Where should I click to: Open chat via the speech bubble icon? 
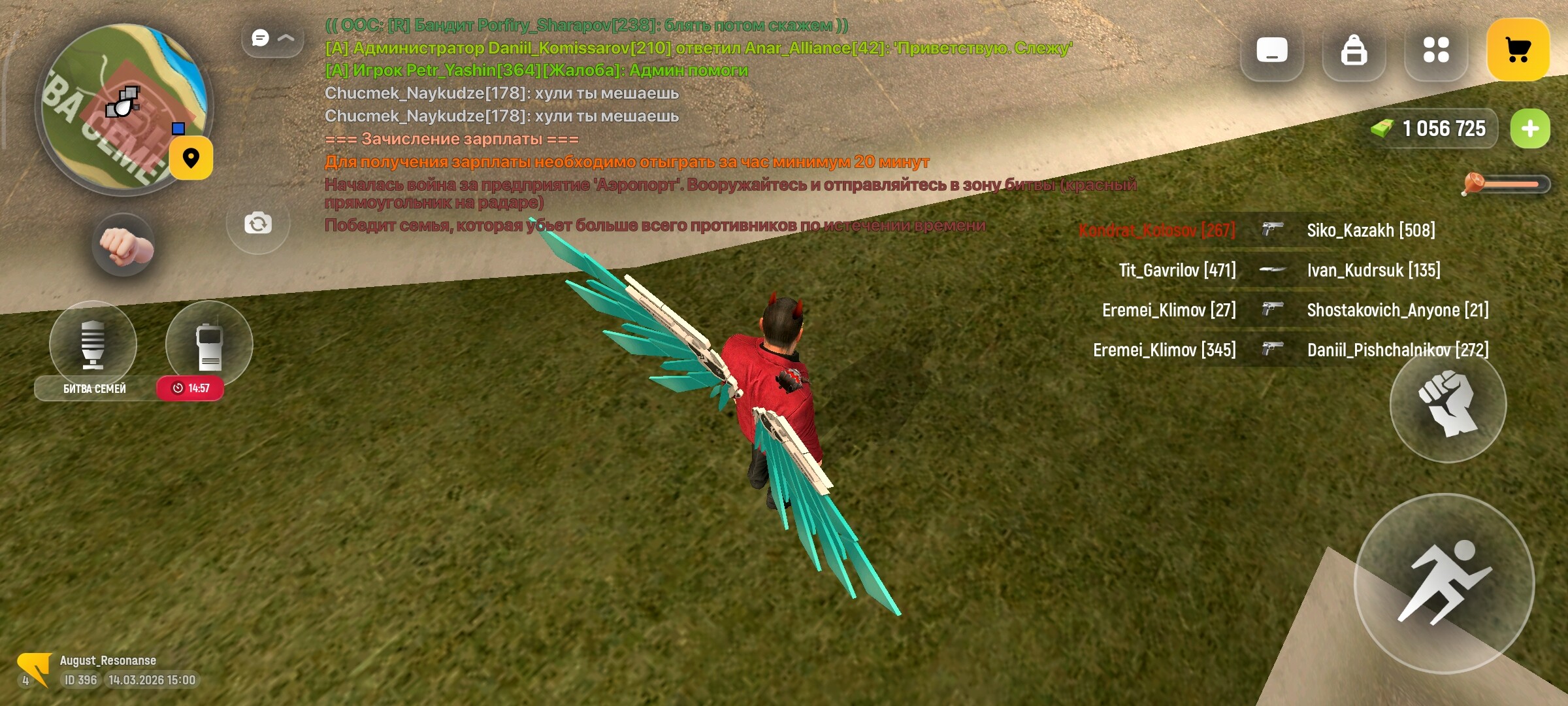pos(261,38)
